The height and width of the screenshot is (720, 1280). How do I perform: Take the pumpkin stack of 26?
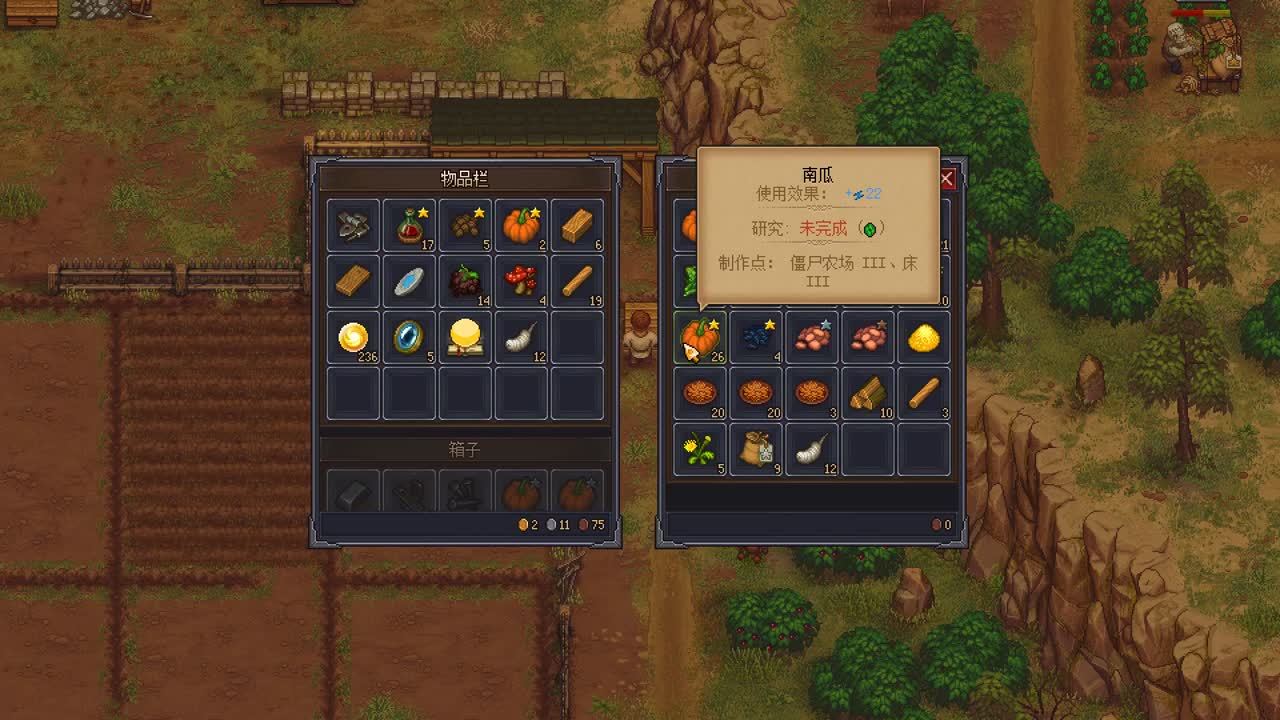700,337
